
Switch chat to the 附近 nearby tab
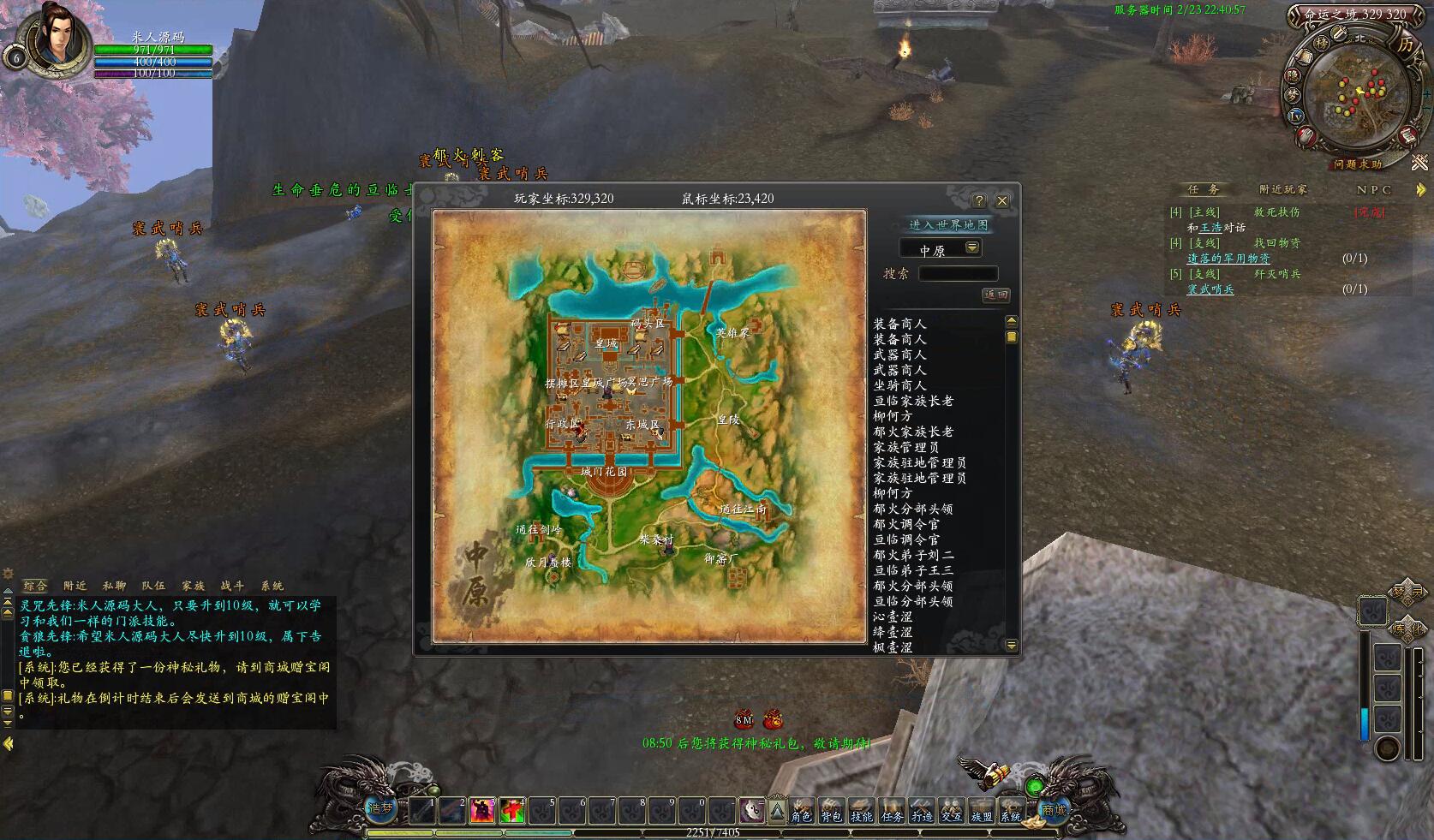75,586
